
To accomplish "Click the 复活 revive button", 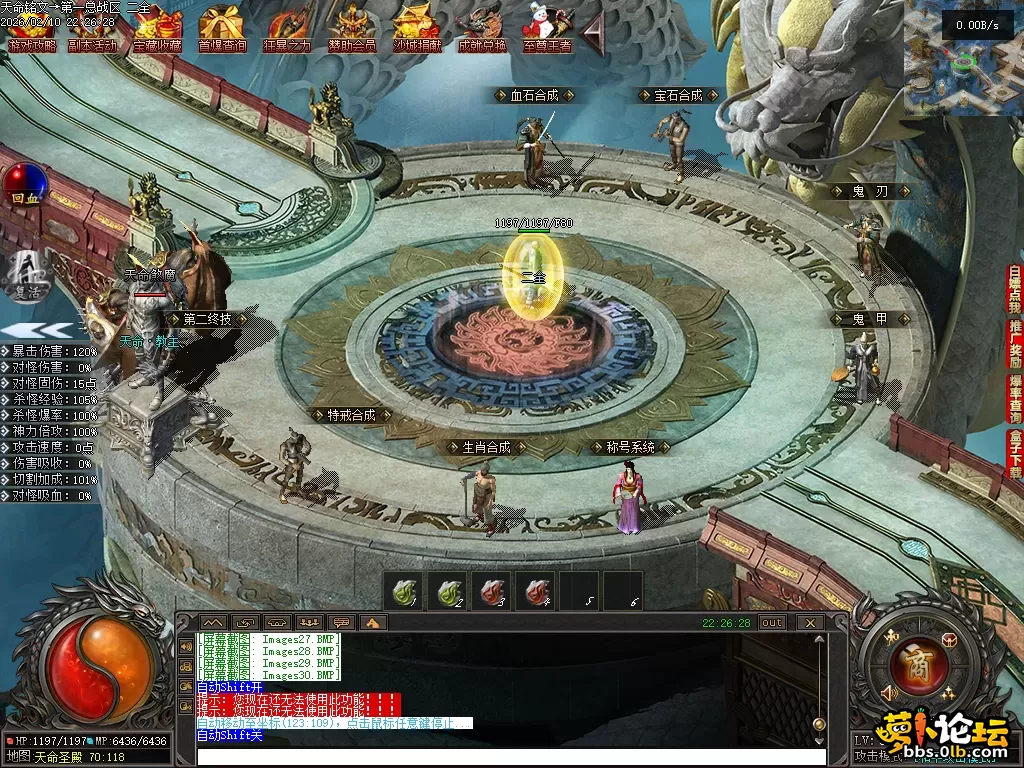I will (x=25, y=277).
